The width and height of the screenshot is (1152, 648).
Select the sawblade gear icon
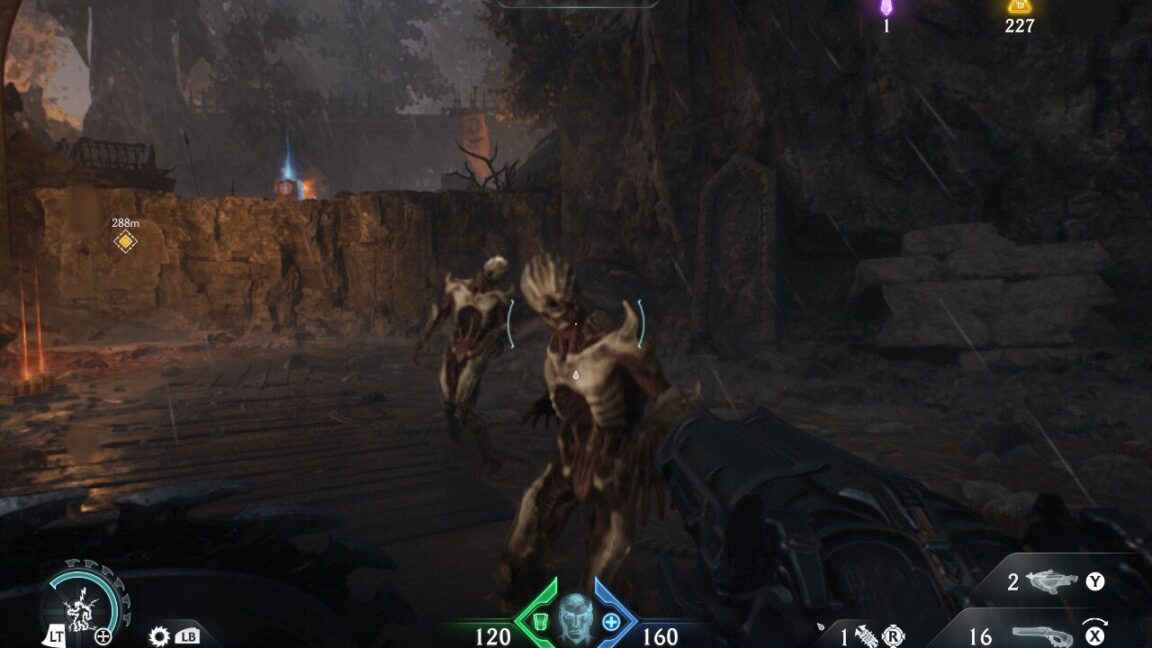(159, 635)
